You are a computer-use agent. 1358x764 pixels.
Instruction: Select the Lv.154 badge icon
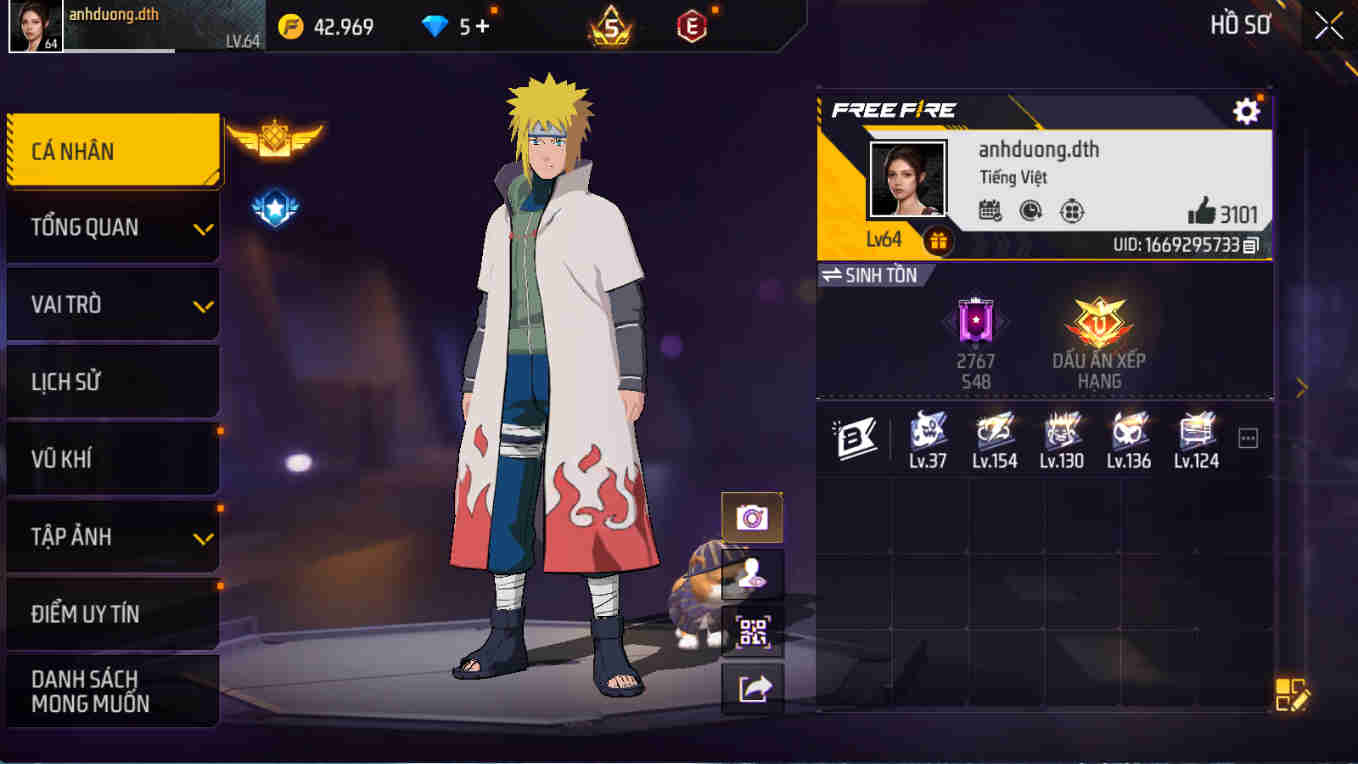point(995,432)
